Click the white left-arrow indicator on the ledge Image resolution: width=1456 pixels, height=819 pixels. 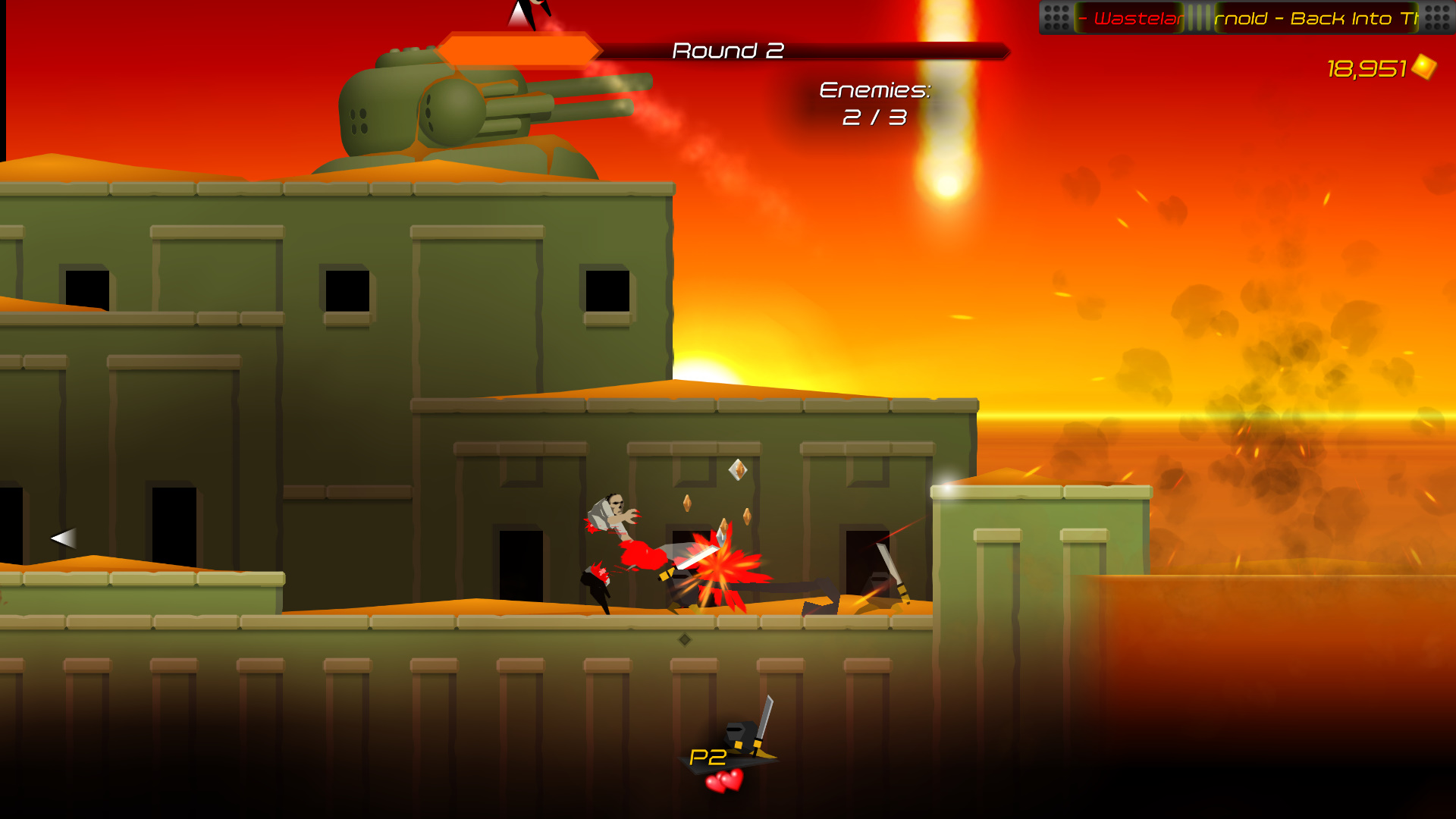click(x=62, y=537)
